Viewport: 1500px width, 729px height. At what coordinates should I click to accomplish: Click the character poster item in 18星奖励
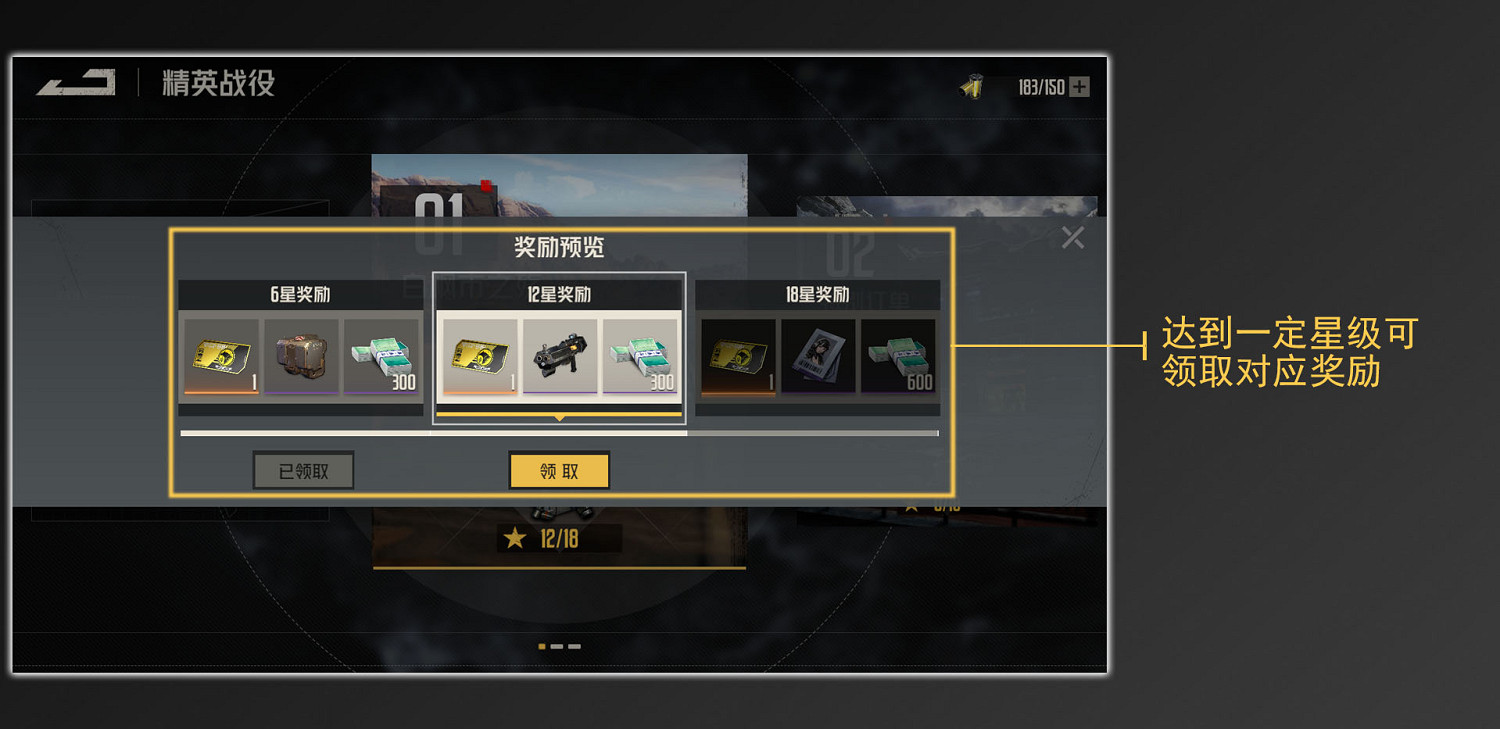(820, 358)
